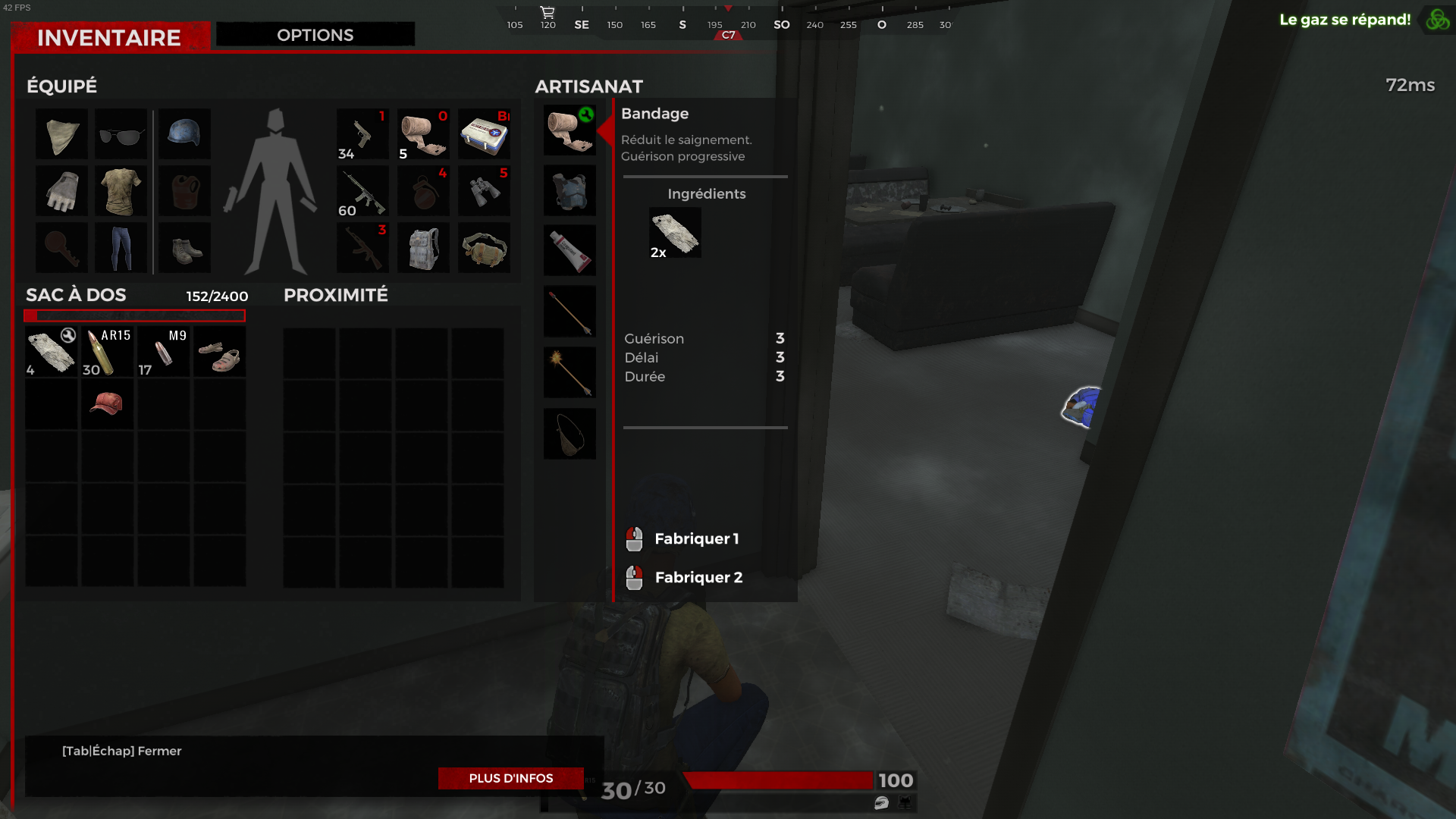Select the body armor crafting recipe
Image resolution: width=1456 pixels, height=819 pixels.
[570, 190]
